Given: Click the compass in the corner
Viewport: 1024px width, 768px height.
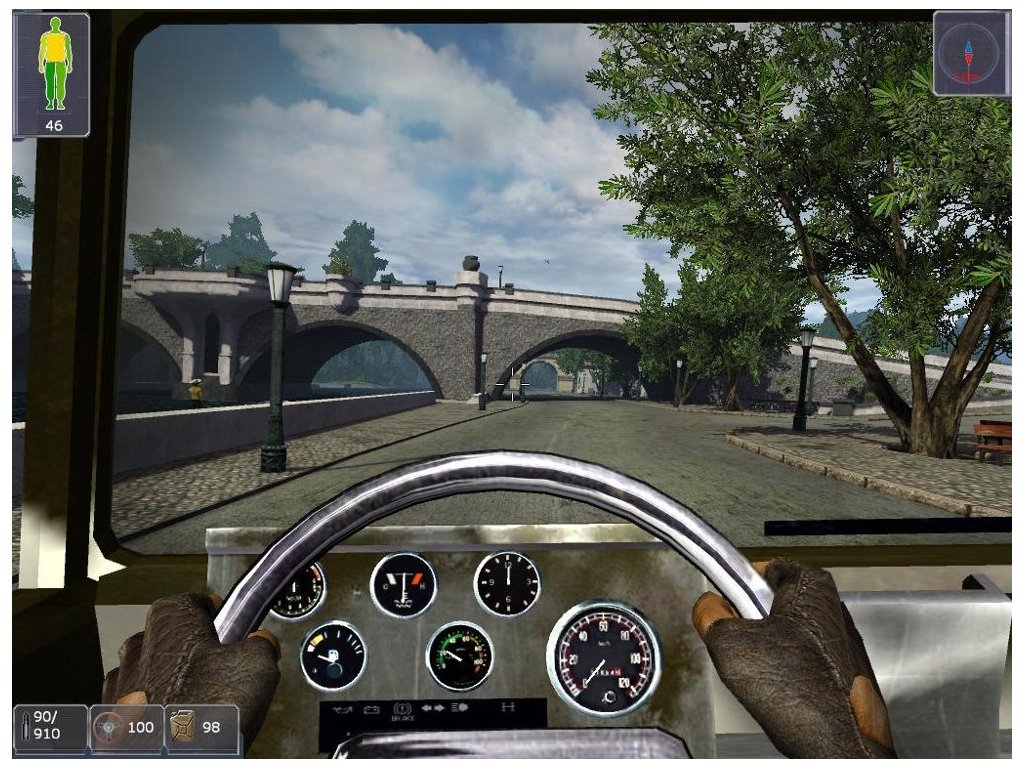Looking at the screenshot, I should click(x=967, y=53).
